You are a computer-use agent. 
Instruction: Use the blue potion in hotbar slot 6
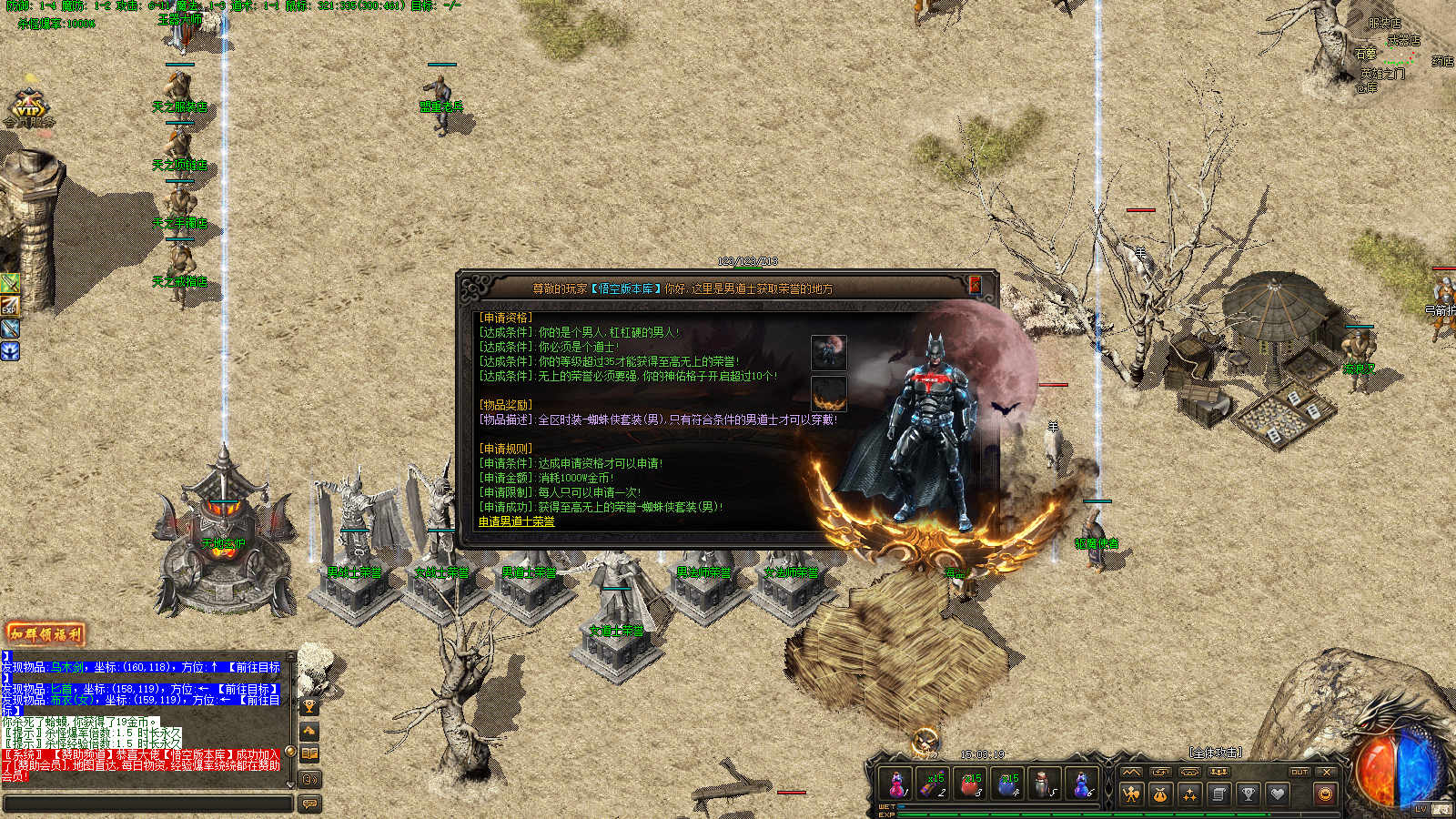1081,784
